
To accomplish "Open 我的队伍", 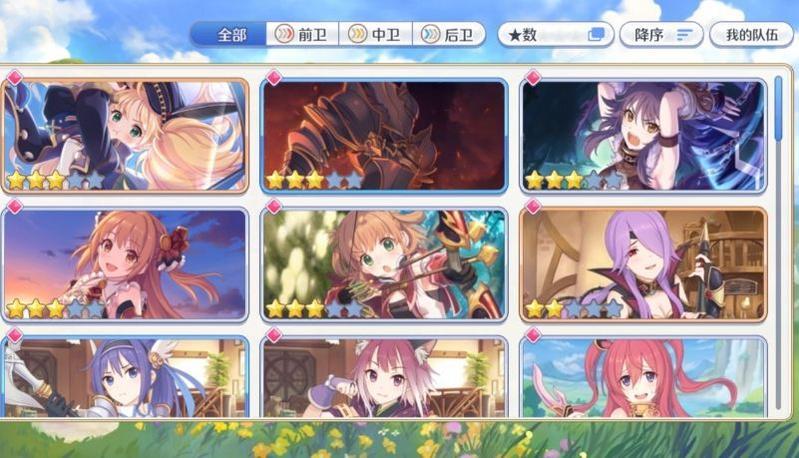I will [x=750, y=34].
